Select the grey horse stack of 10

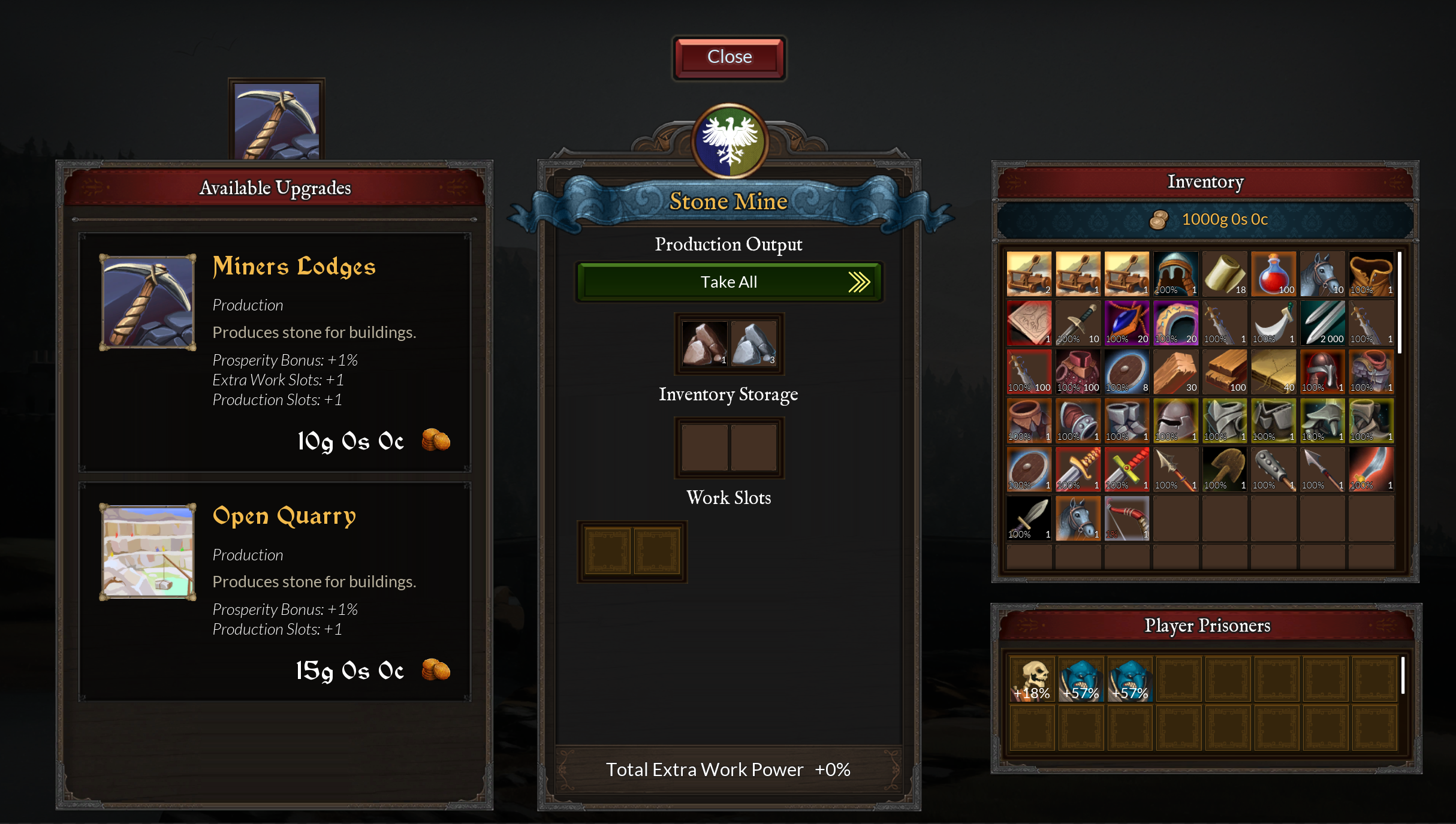(x=1323, y=274)
